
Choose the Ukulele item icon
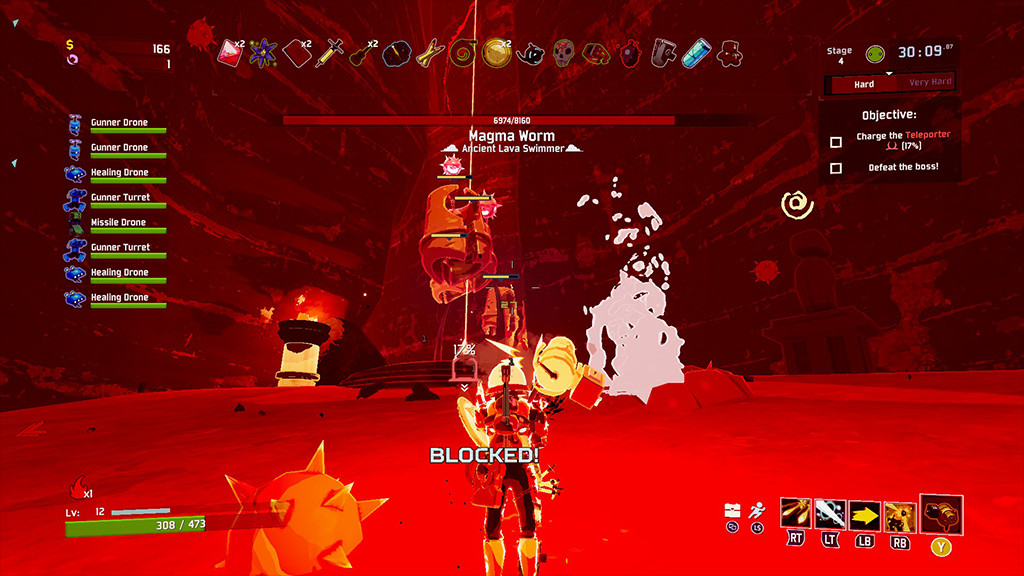(x=361, y=53)
